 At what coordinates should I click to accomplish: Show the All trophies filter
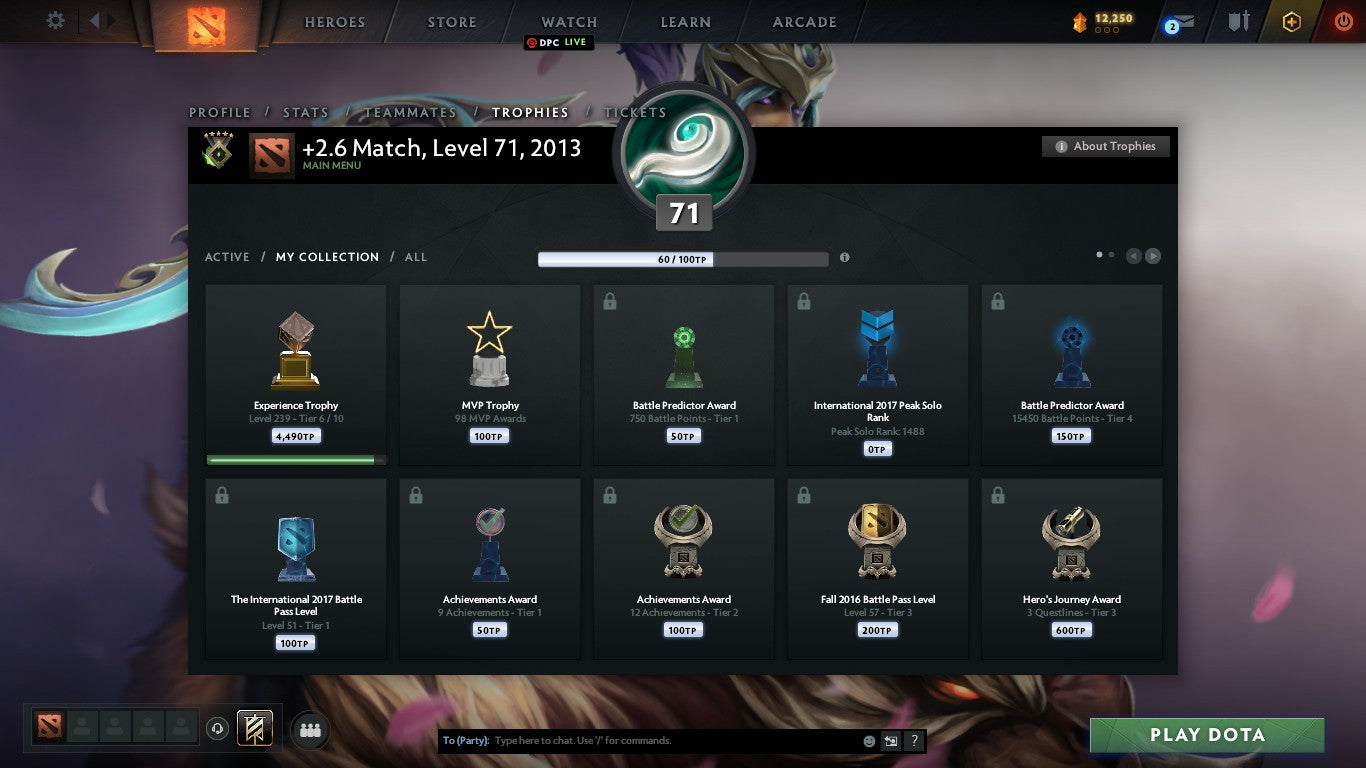tap(416, 257)
